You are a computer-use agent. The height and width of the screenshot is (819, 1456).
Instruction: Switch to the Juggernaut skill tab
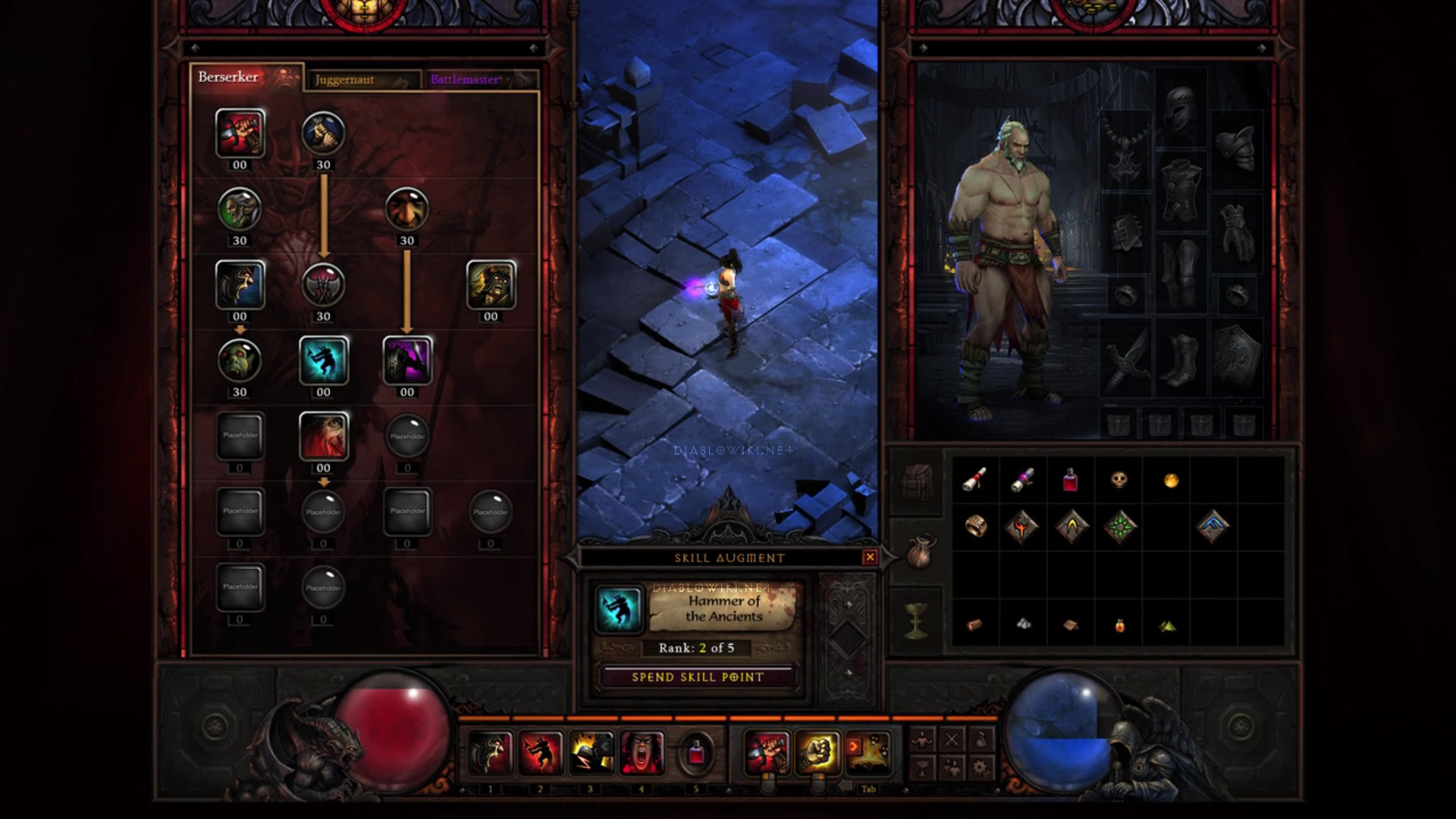click(x=362, y=80)
